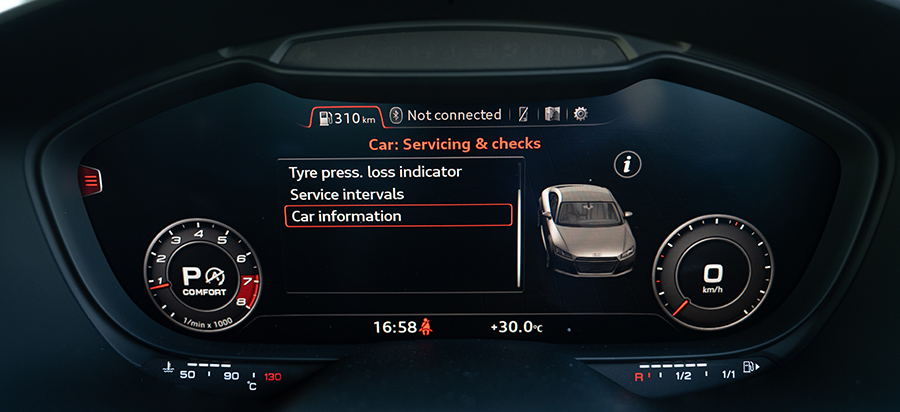Switch to the phone tab icon
900x412 pixels.
(523, 115)
